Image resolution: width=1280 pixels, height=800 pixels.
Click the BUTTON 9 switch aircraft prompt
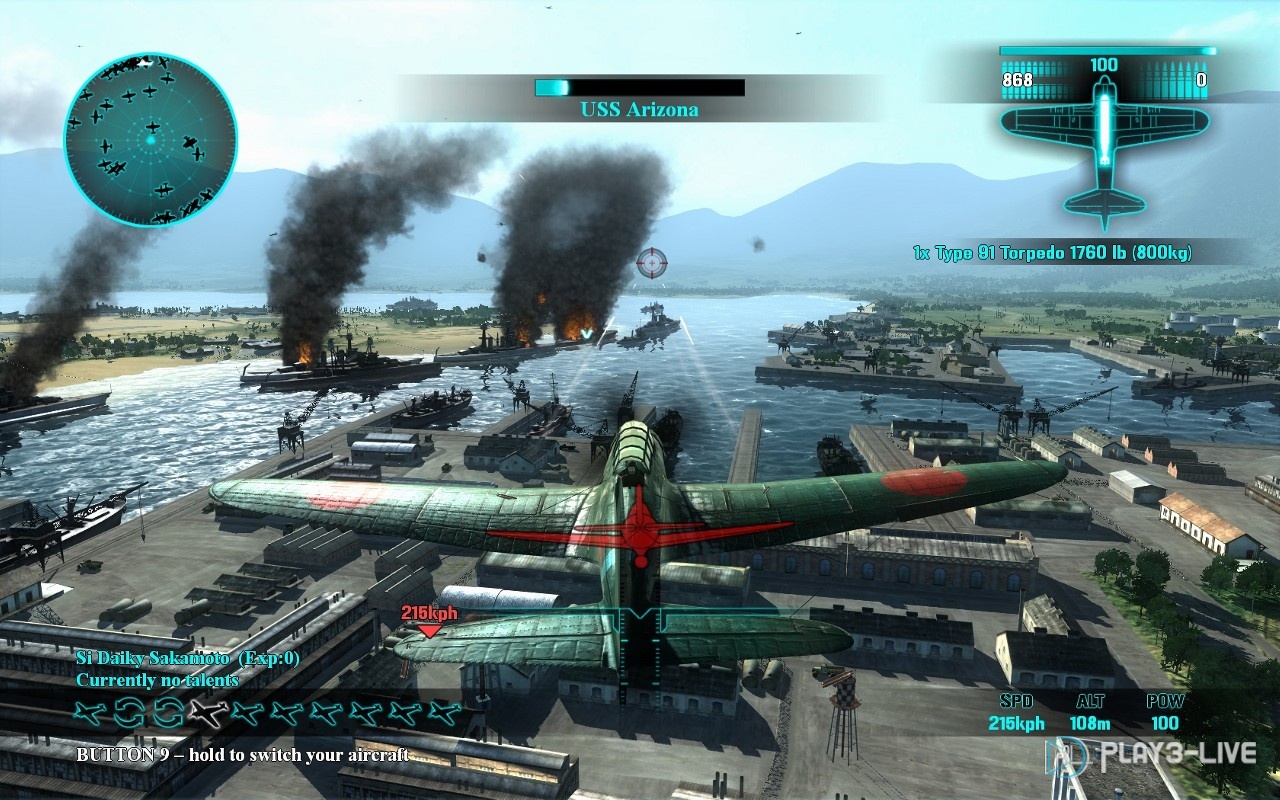coord(245,758)
